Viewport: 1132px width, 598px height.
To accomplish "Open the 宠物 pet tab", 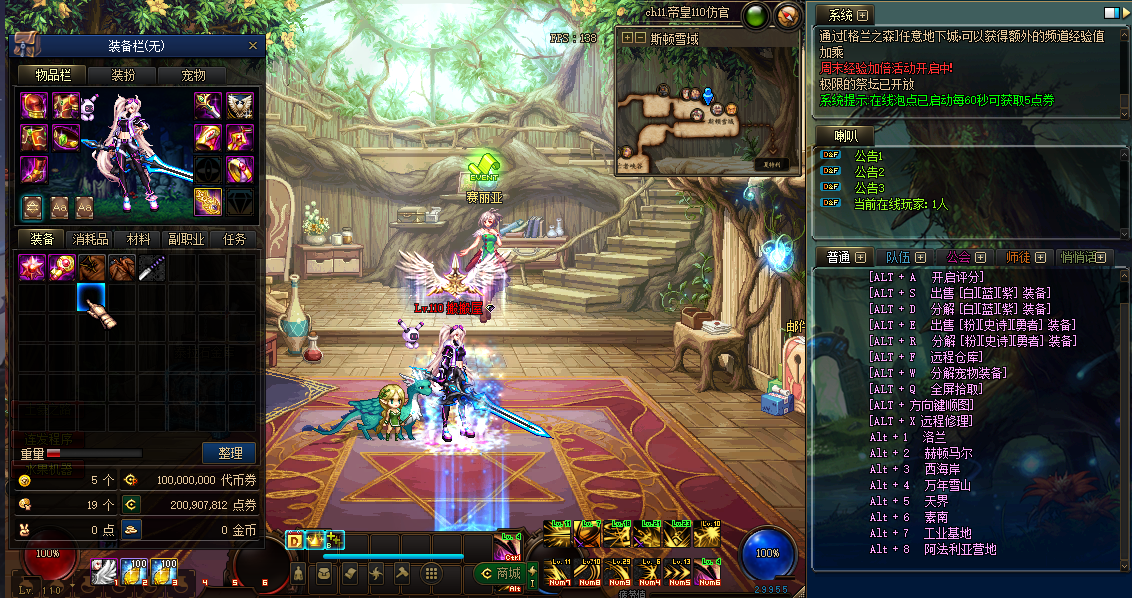I will 193,75.
